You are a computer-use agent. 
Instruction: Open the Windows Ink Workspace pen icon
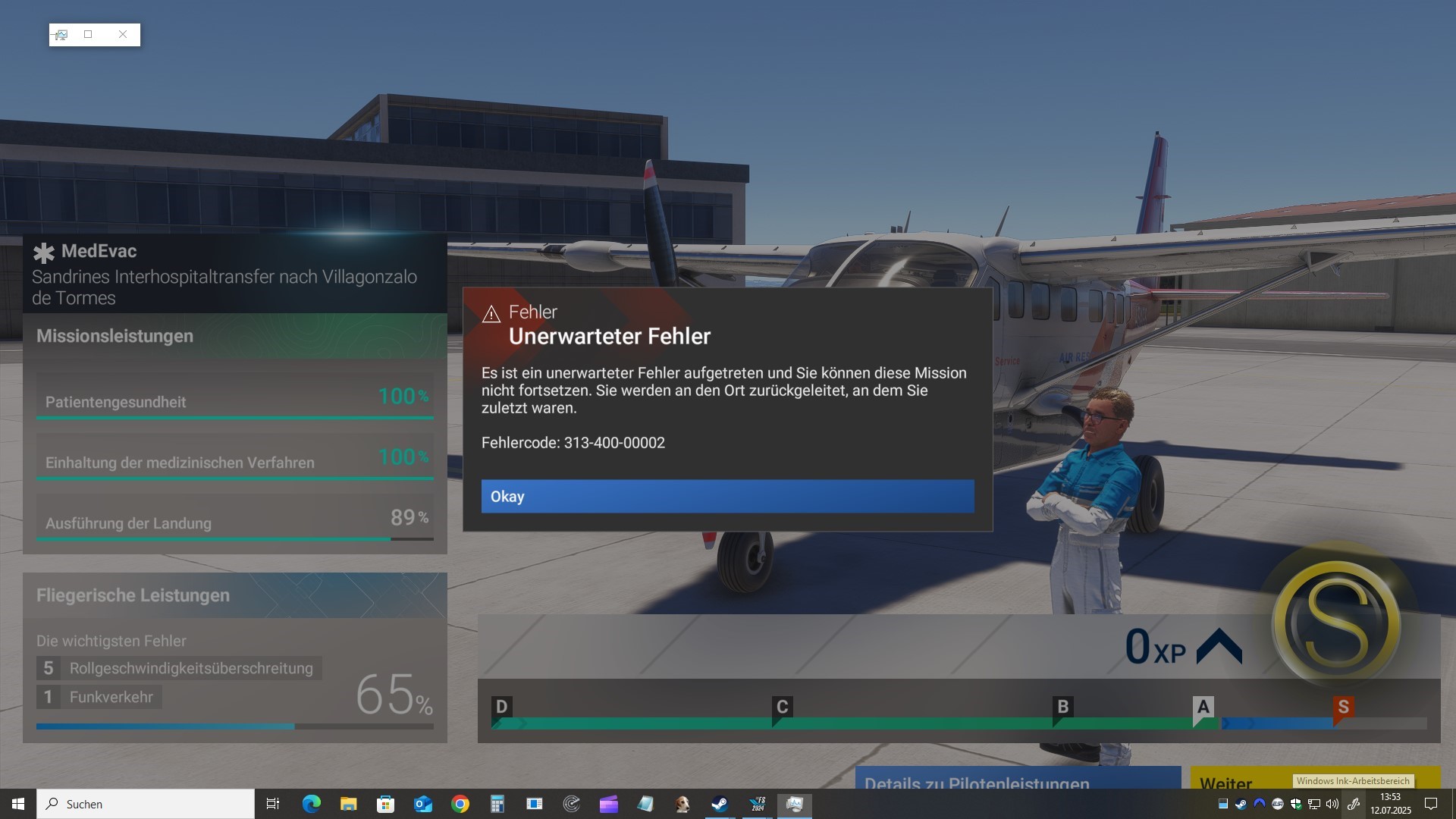point(1355,803)
